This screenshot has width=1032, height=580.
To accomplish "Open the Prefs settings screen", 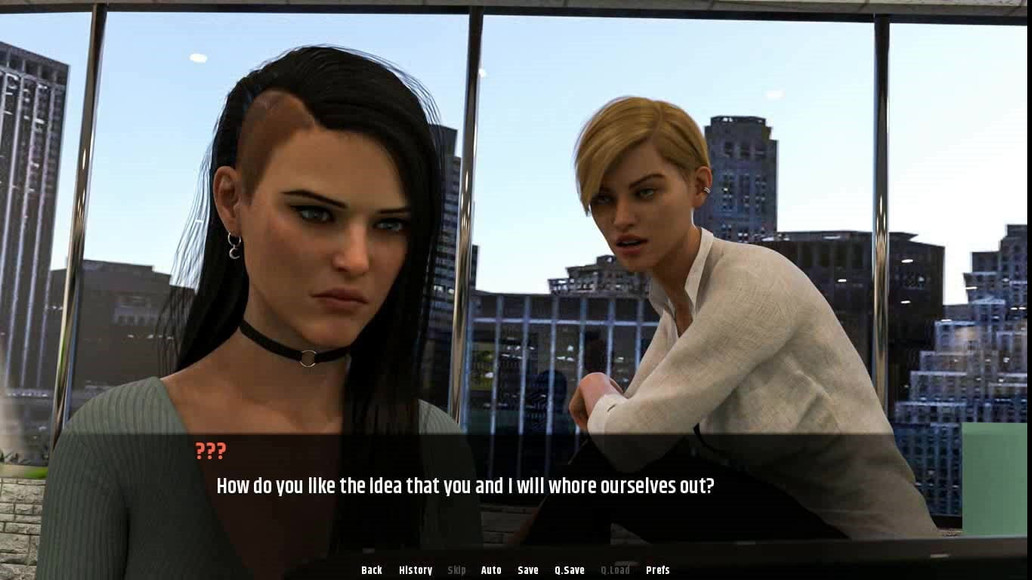I will tap(657, 570).
